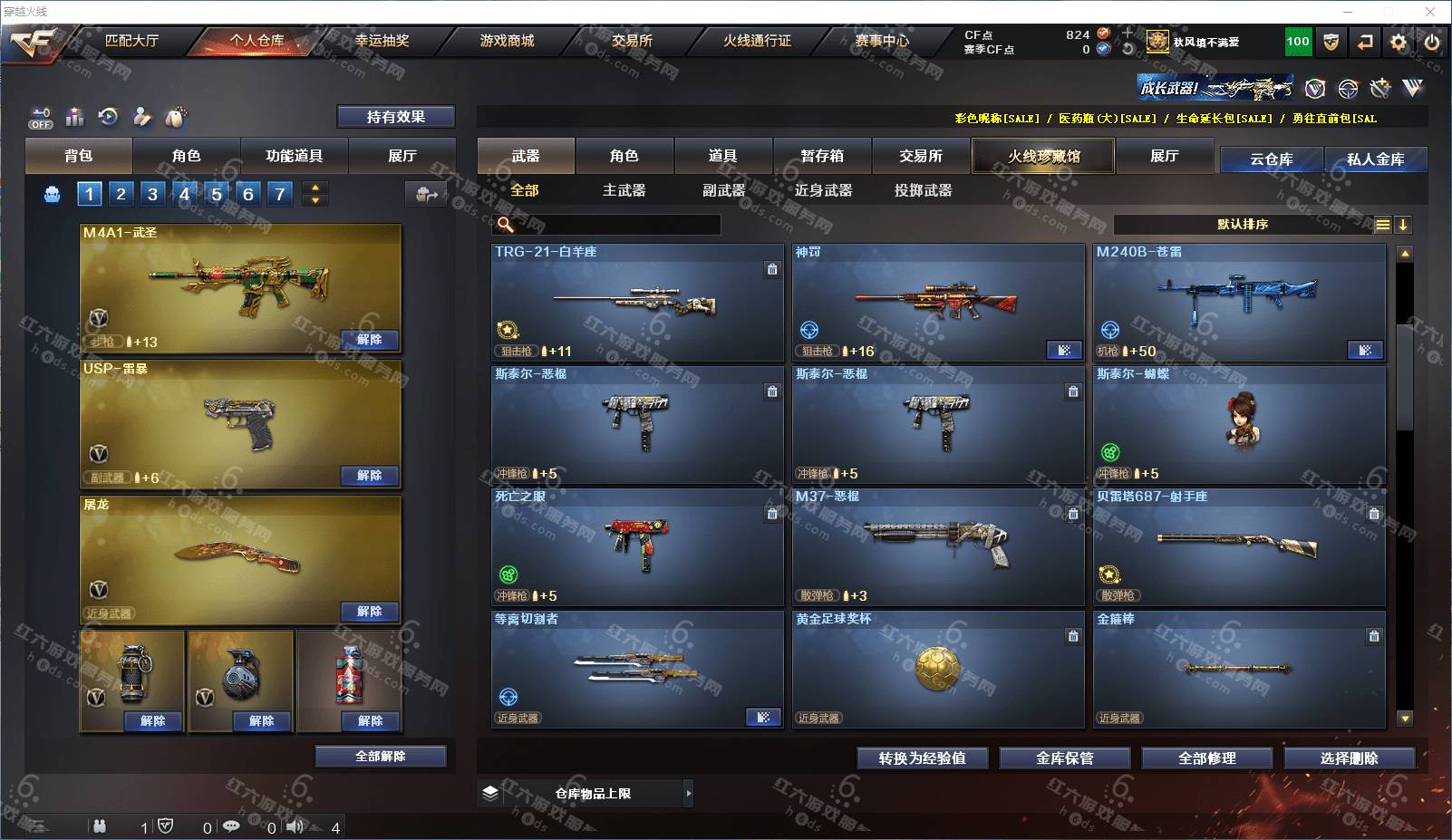Open the 火线通行证 pass page
This screenshot has height=840, width=1452.
[757, 41]
